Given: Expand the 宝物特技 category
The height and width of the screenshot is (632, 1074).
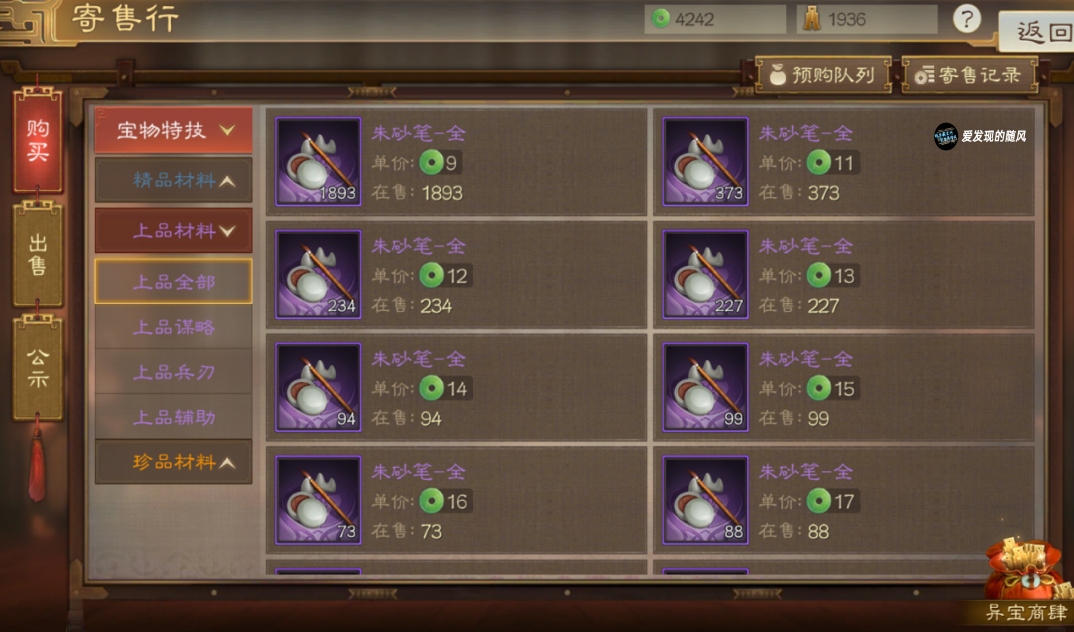Looking at the screenshot, I should (x=174, y=130).
